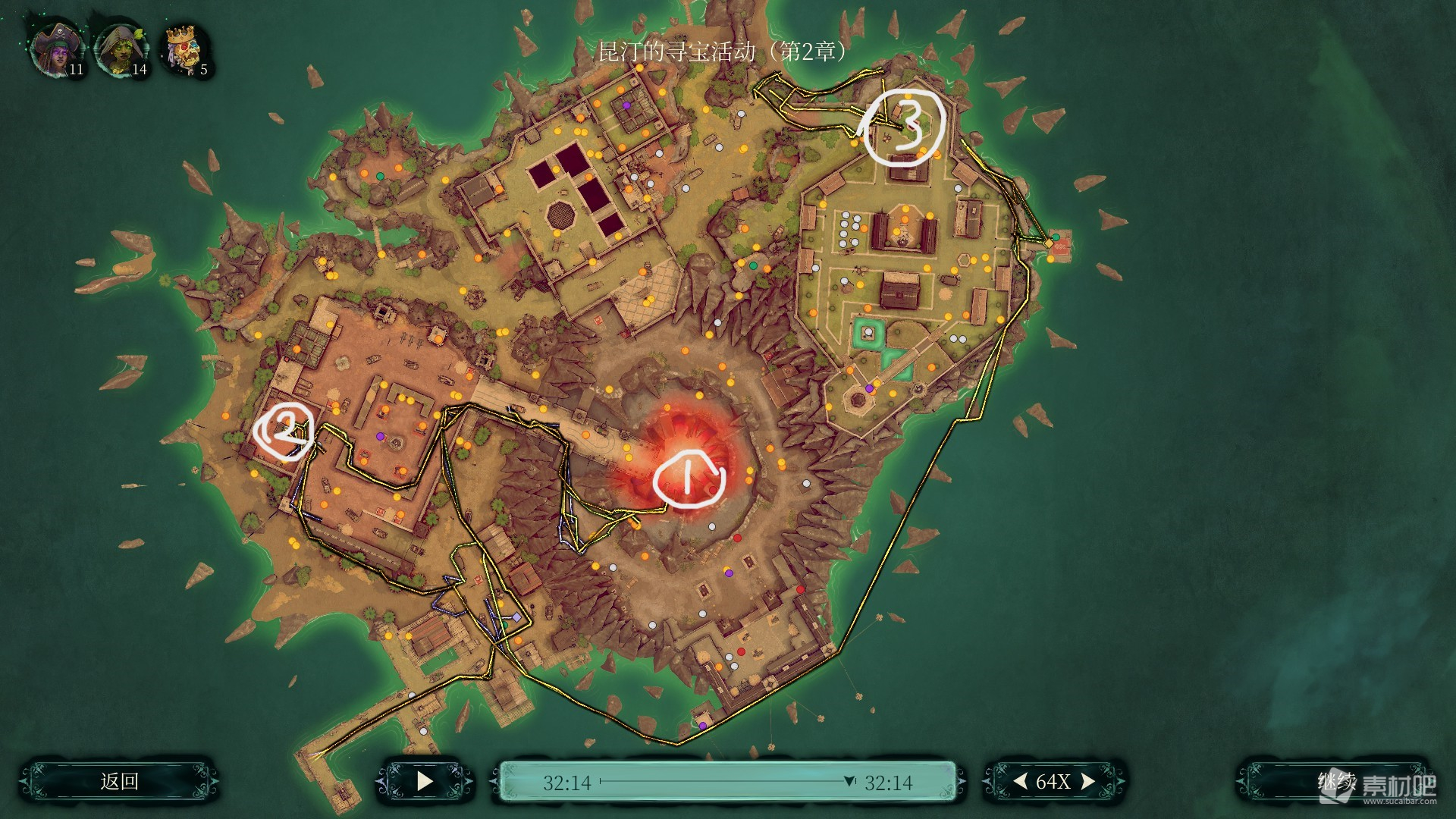1456x819 pixels.
Task: Select the 继续 continue button
Action: click(1335, 781)
